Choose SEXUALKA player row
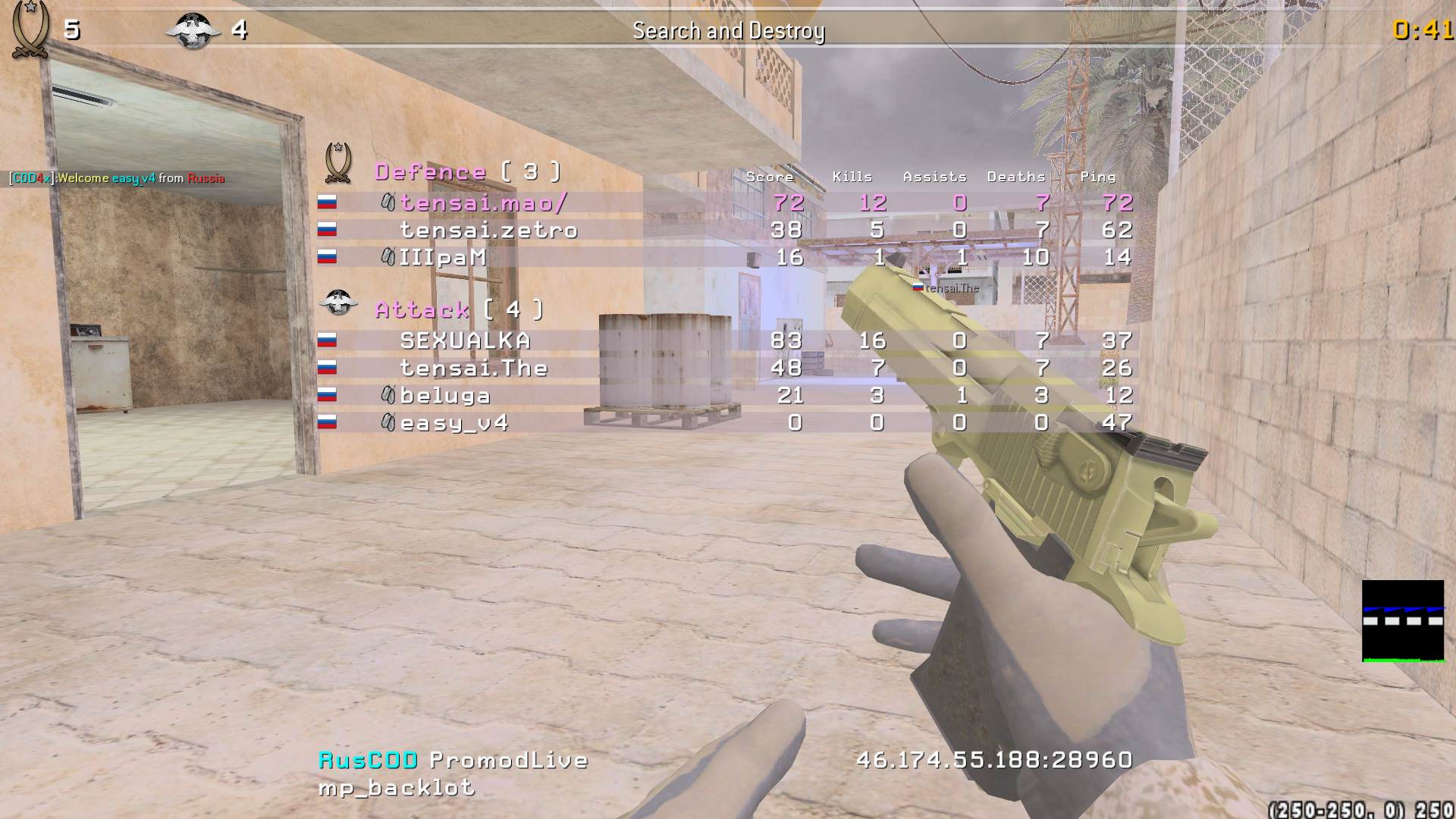1456x819 pixels. (x=465, y=340)
